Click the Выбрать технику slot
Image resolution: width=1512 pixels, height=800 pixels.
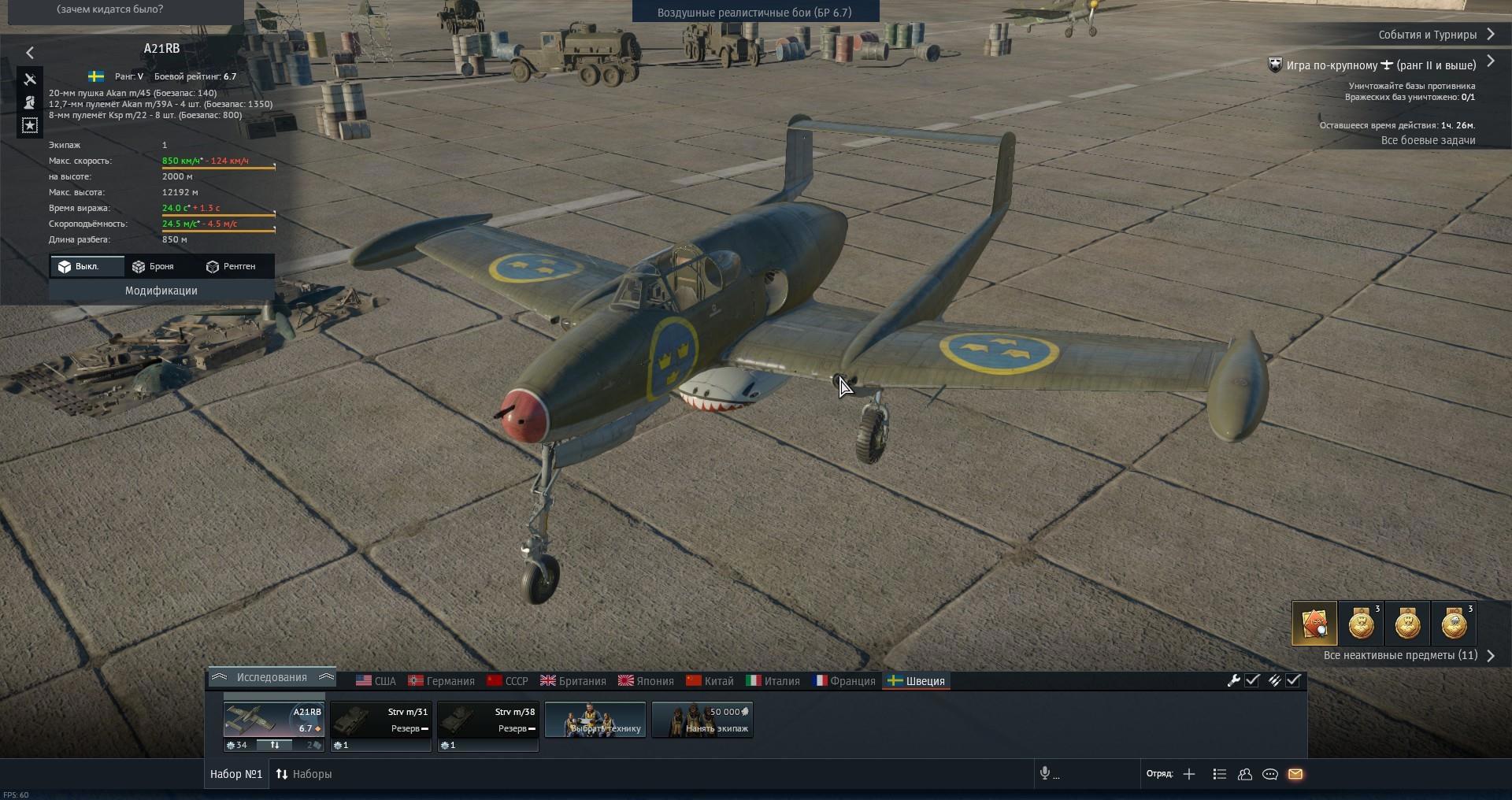595,720
